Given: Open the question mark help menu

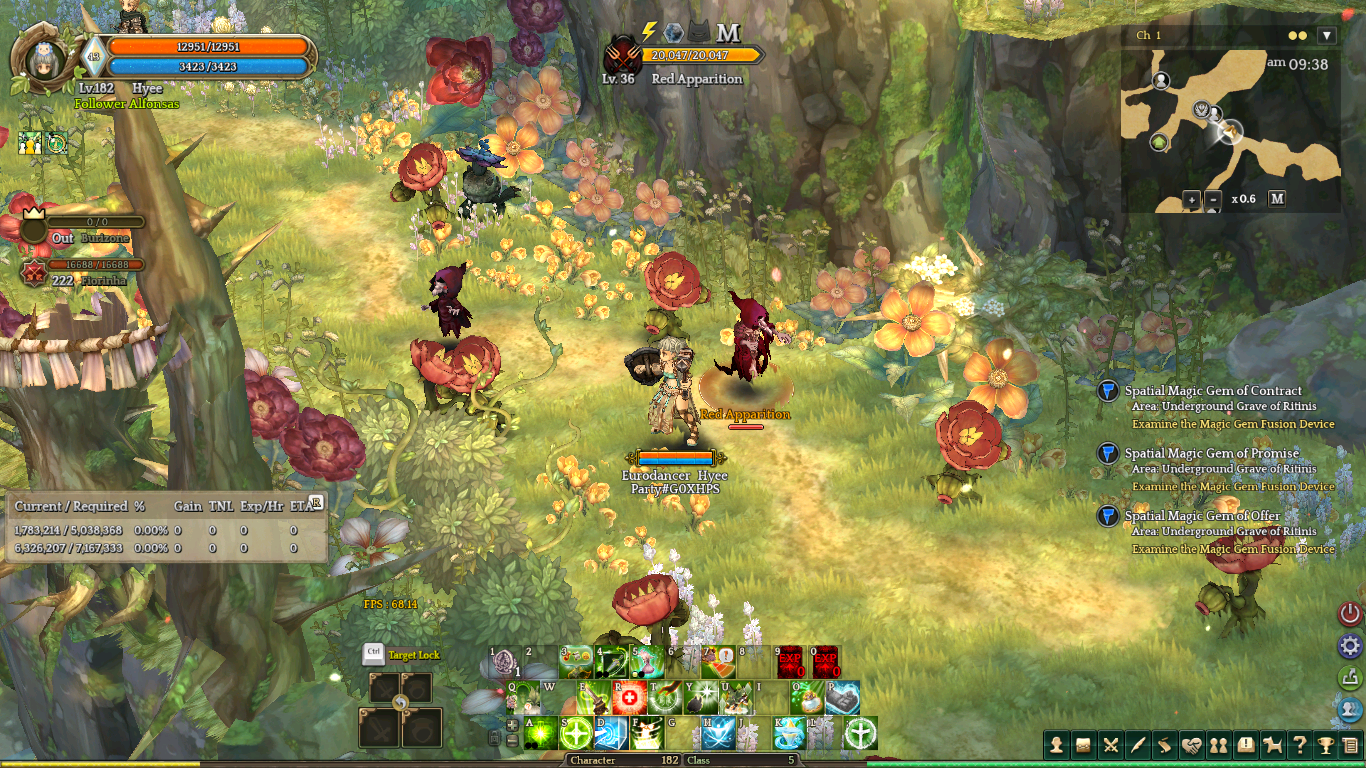Looking at the screenshot, I should click(1299, 745).
